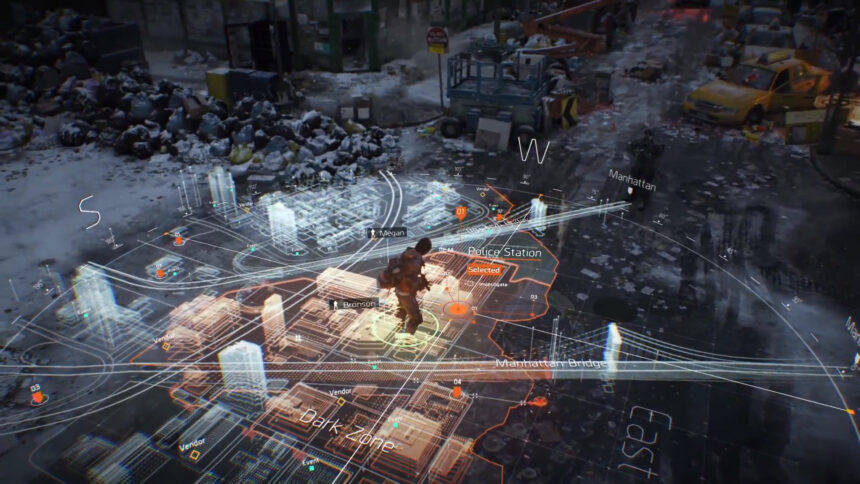Click the orange Selected tag
This screenshot has width=860, height=484.
tap(484, 270)
